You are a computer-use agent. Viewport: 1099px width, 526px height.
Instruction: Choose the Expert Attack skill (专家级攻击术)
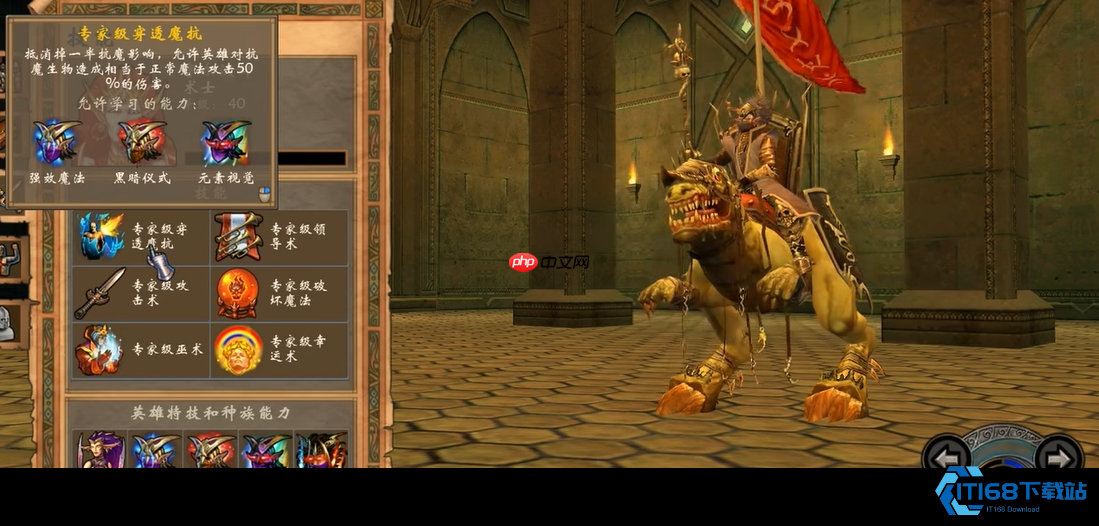coord(101,293)
